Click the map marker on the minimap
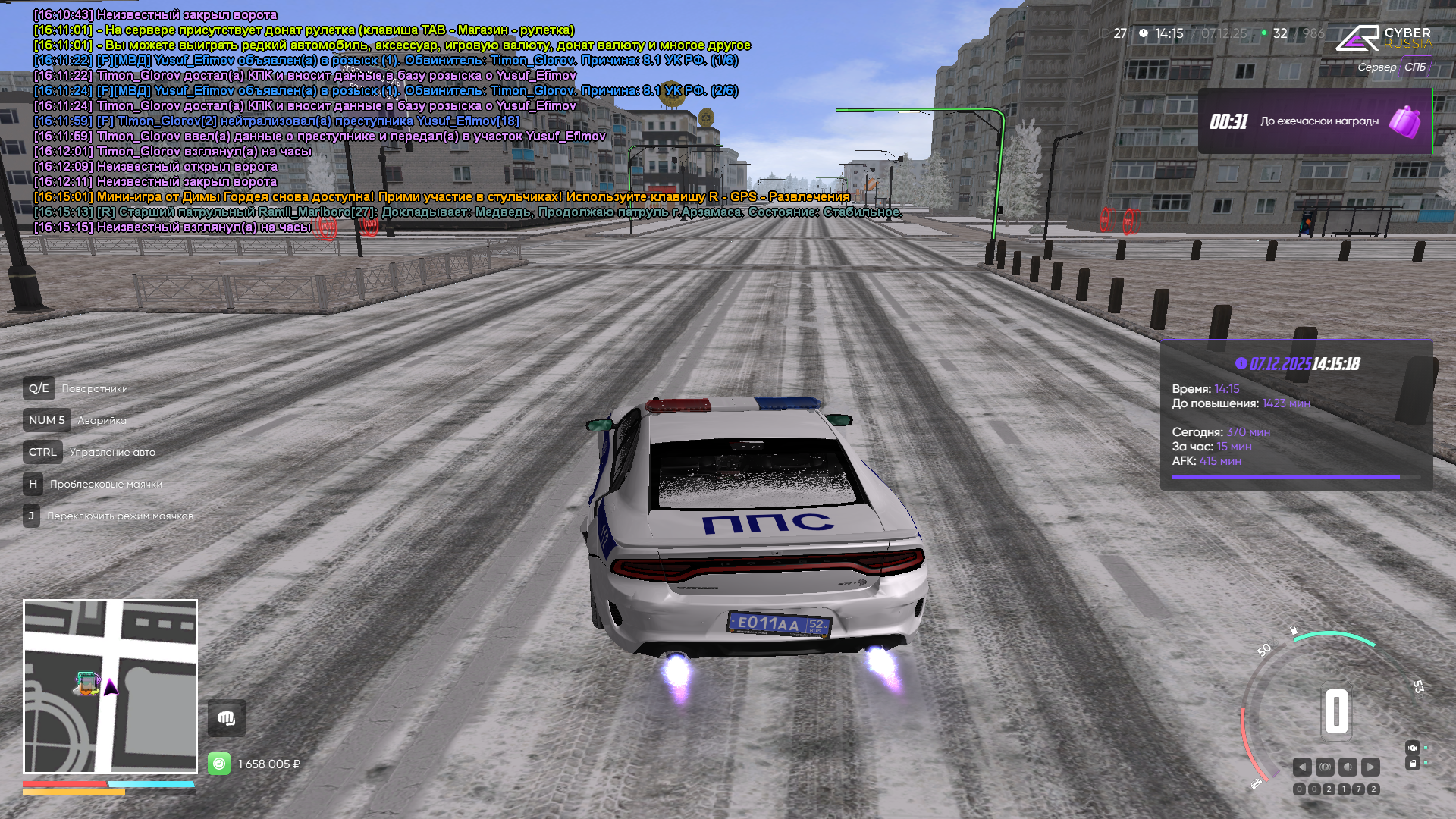 [x=87, y=683]
